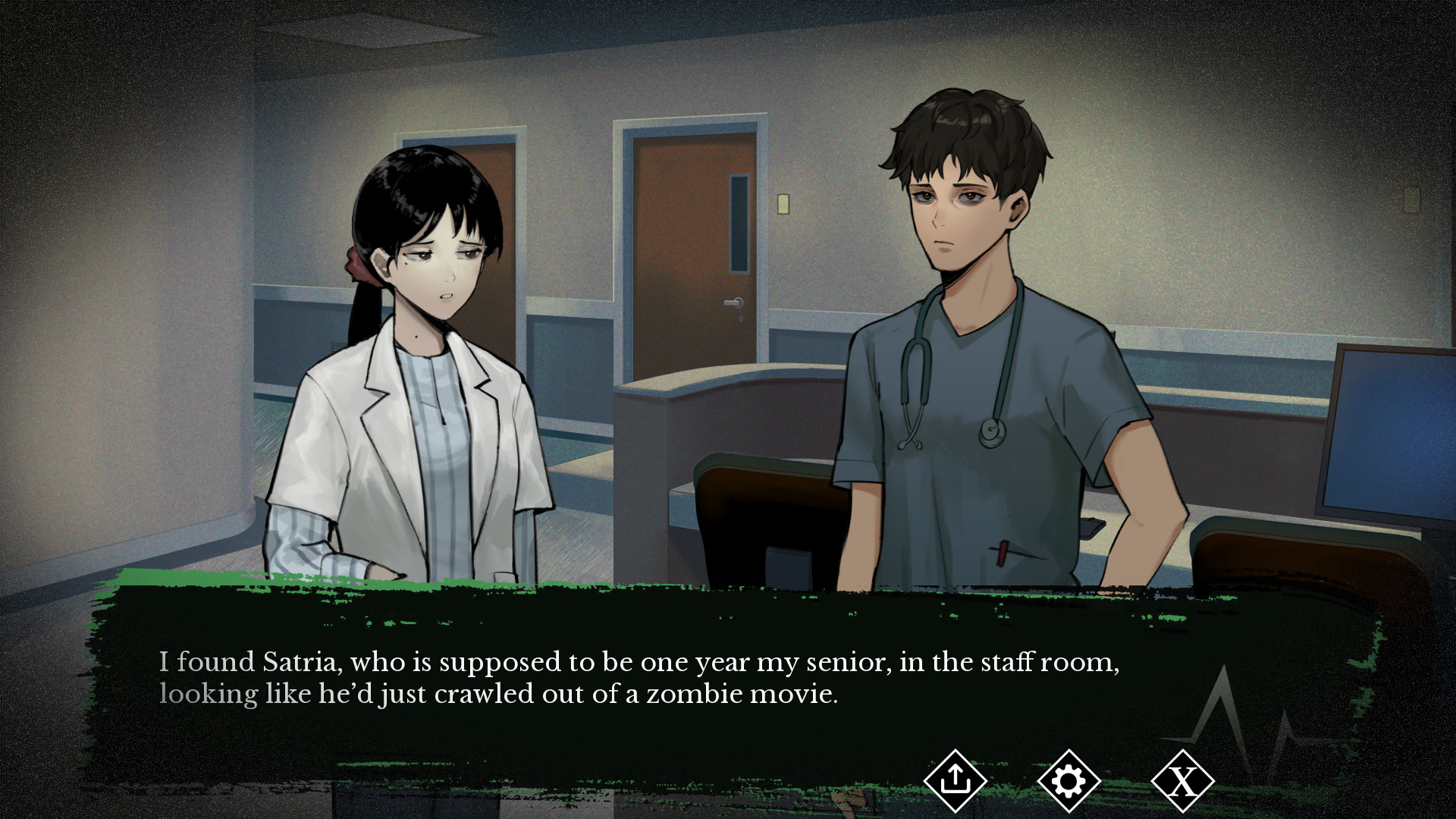The height and width of the screenshot is (819, 1456).
Task: Open the share/export diamond button
Action: [955, 780]
